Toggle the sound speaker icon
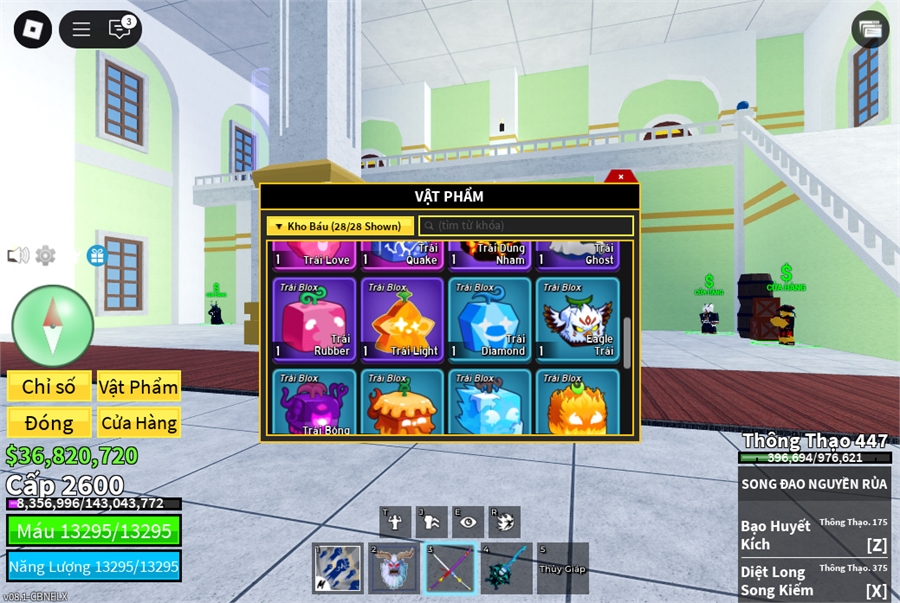The width and height of the screenshot is (900, 603). pos(17,256)
